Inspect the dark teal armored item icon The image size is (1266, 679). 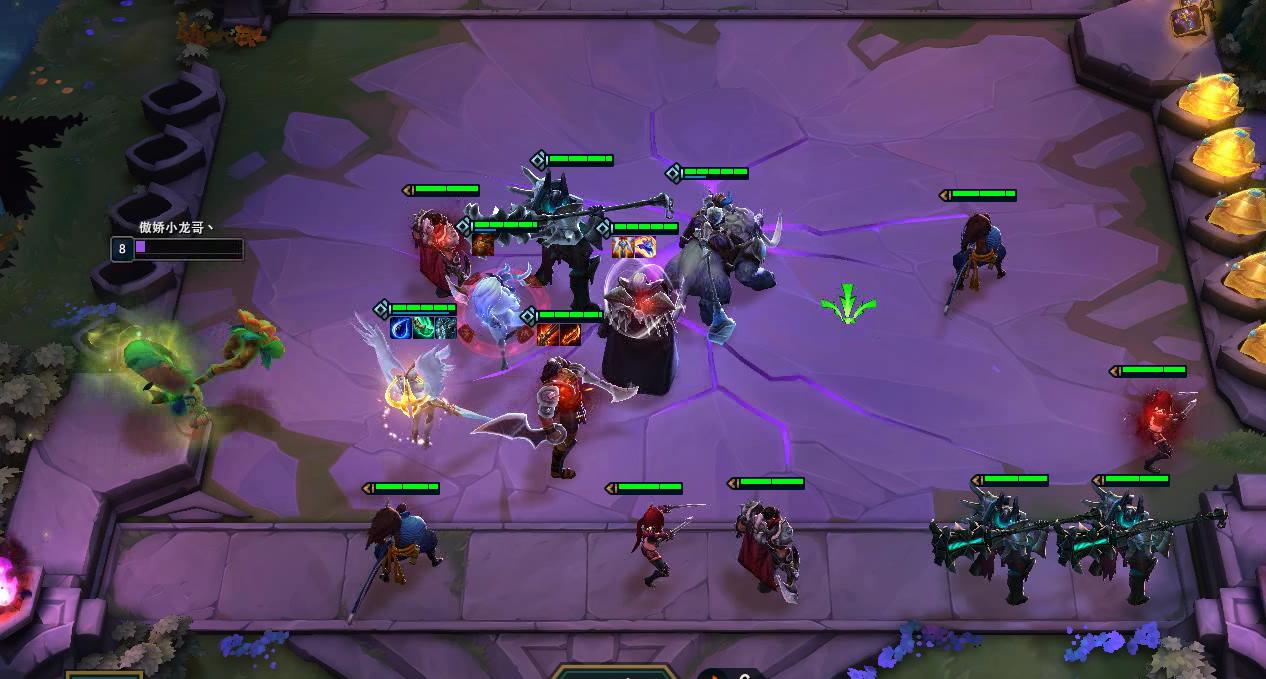click(446, 327)
